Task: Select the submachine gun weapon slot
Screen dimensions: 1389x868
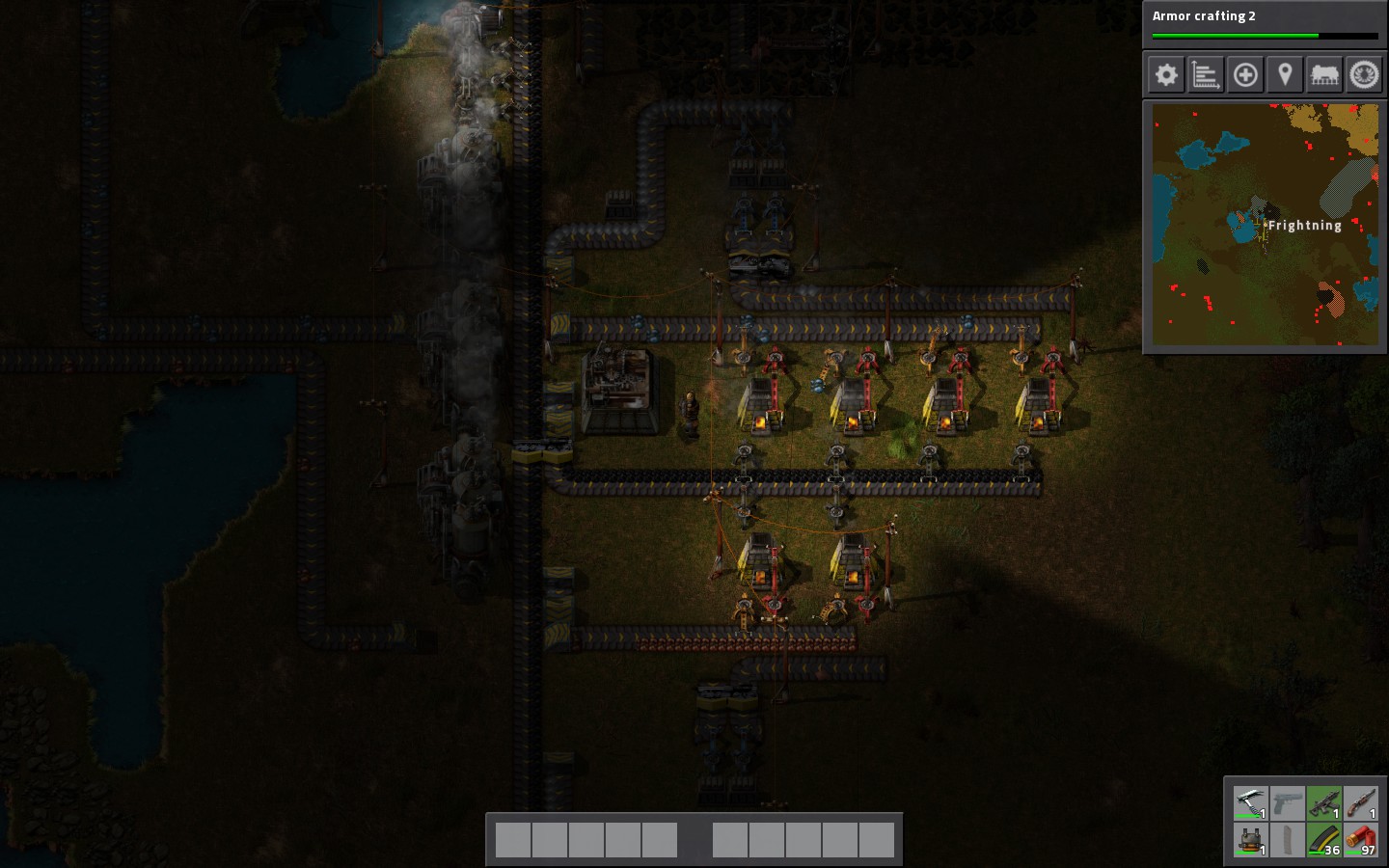Action: pos(1323,803)
